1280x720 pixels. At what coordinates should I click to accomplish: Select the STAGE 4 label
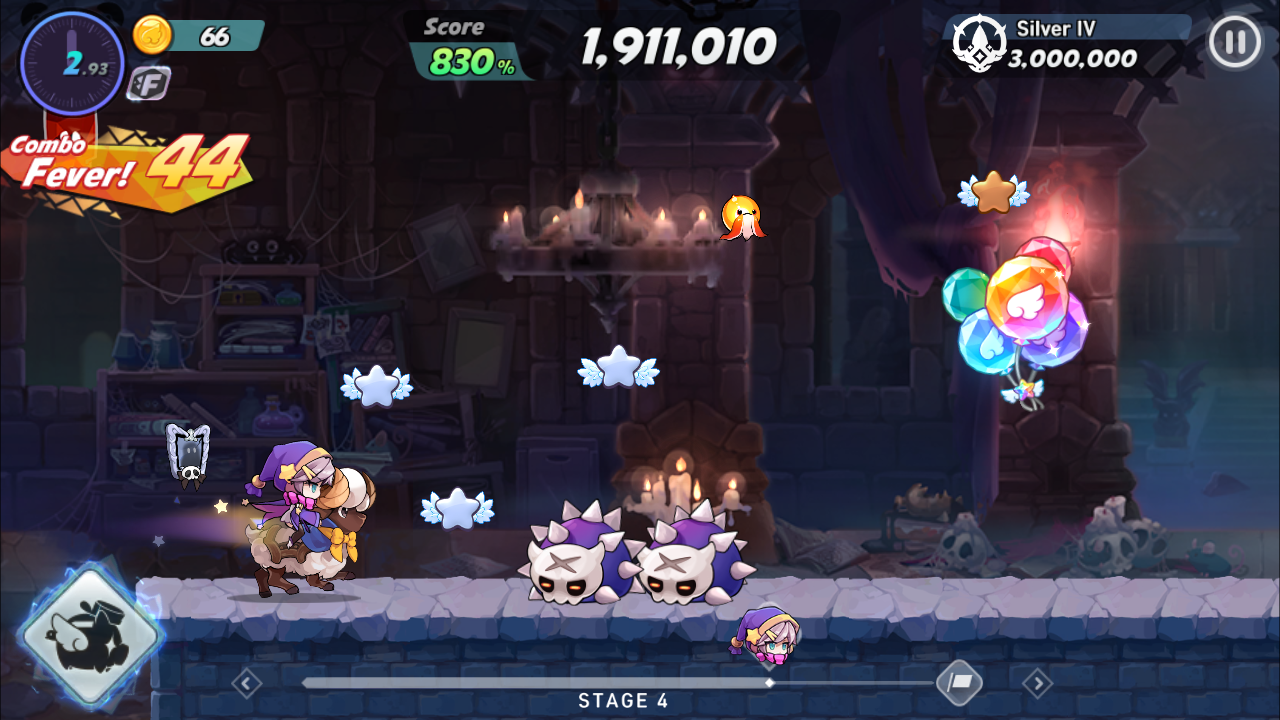(622, 701)
